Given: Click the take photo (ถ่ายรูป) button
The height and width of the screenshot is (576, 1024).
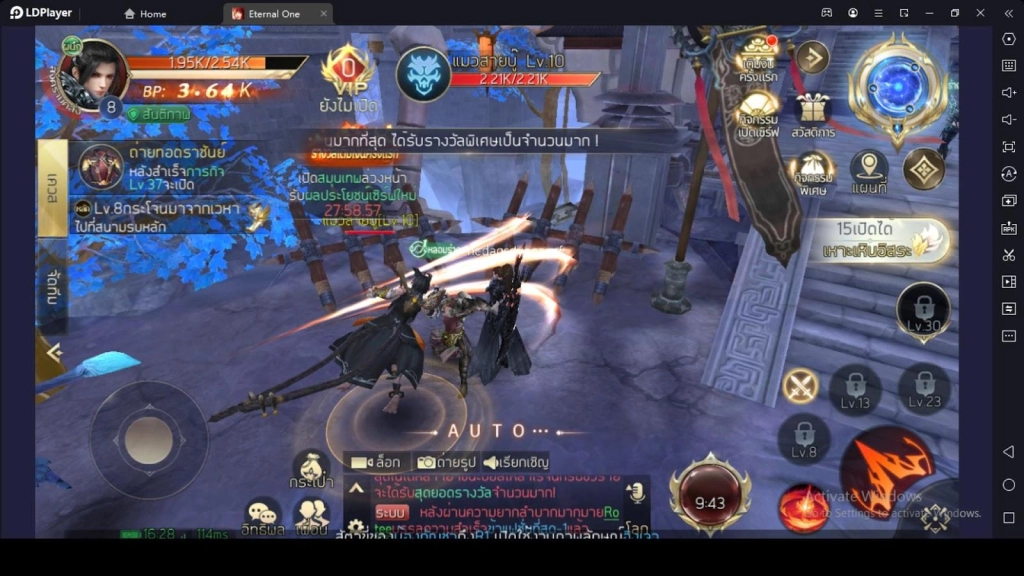Looking at the screenshot, I should pos(446,462).
